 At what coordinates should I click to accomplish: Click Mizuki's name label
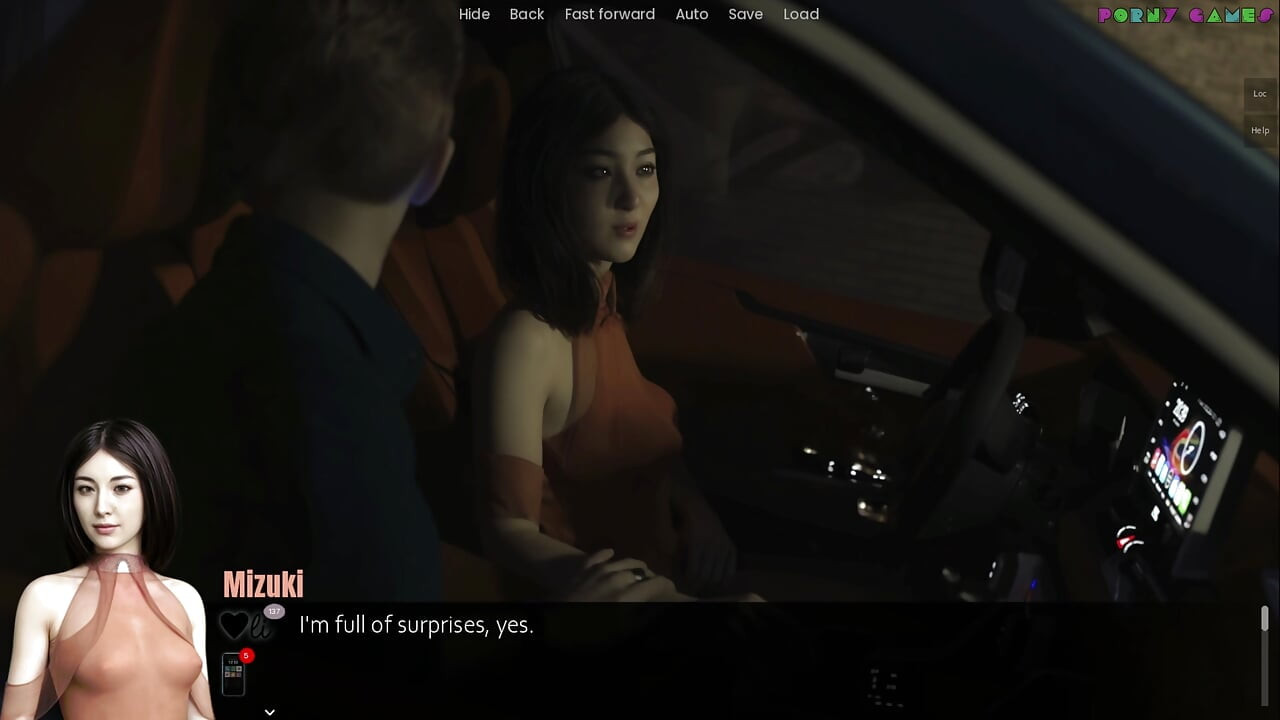click(262, 585)
